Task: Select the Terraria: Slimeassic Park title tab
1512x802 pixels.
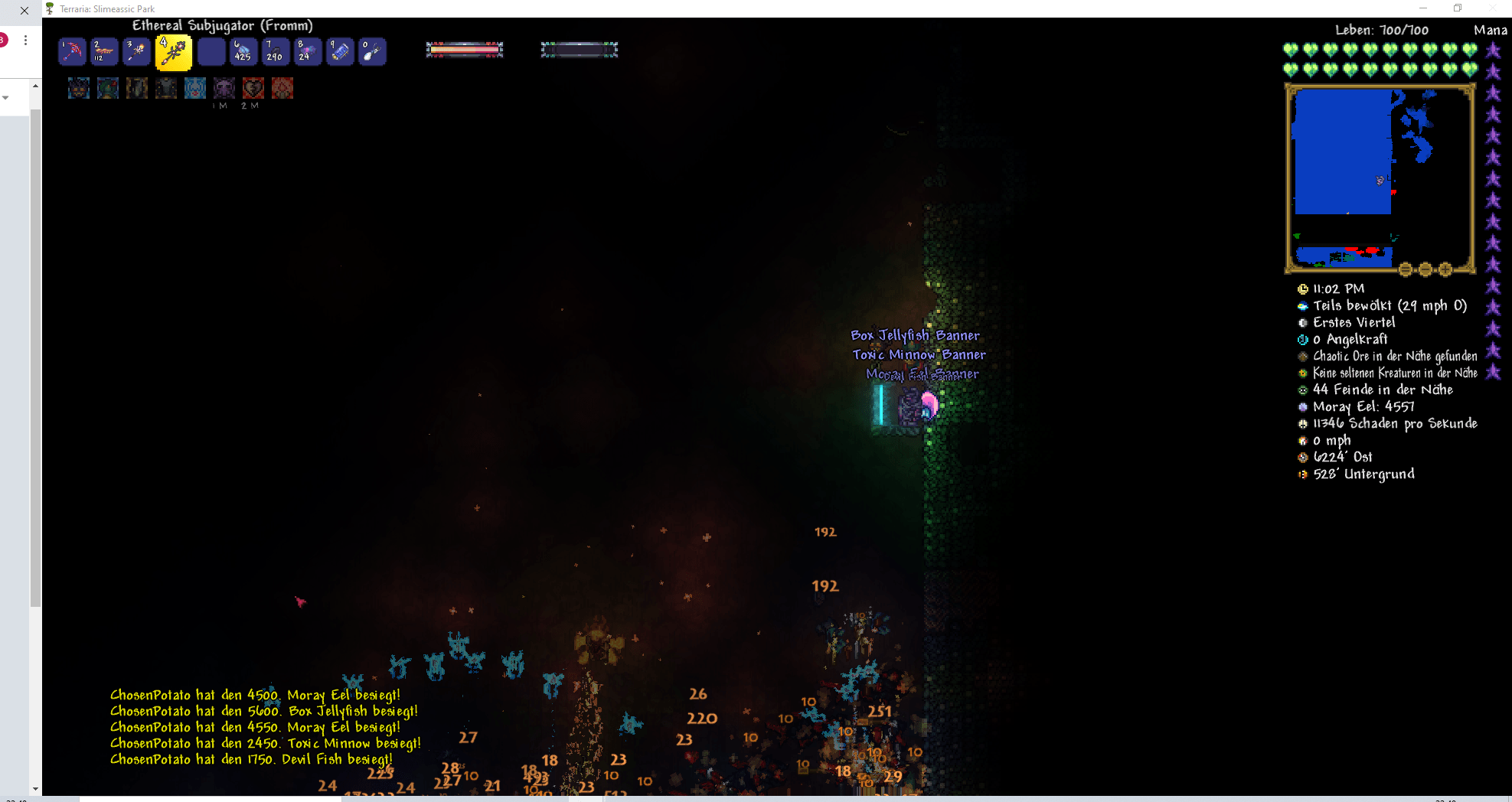Action: [107, 8]
